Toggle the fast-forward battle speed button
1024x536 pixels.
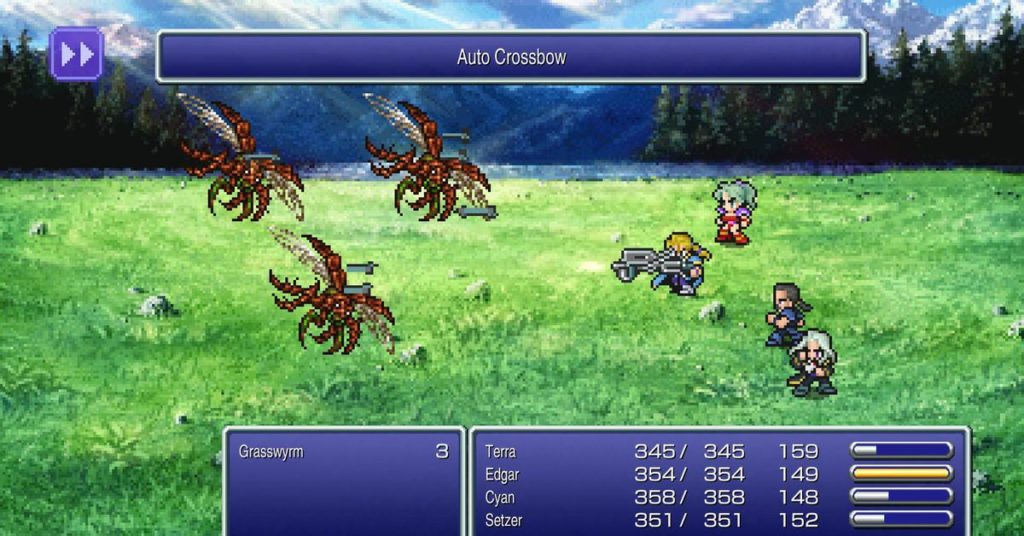point(76,54)
